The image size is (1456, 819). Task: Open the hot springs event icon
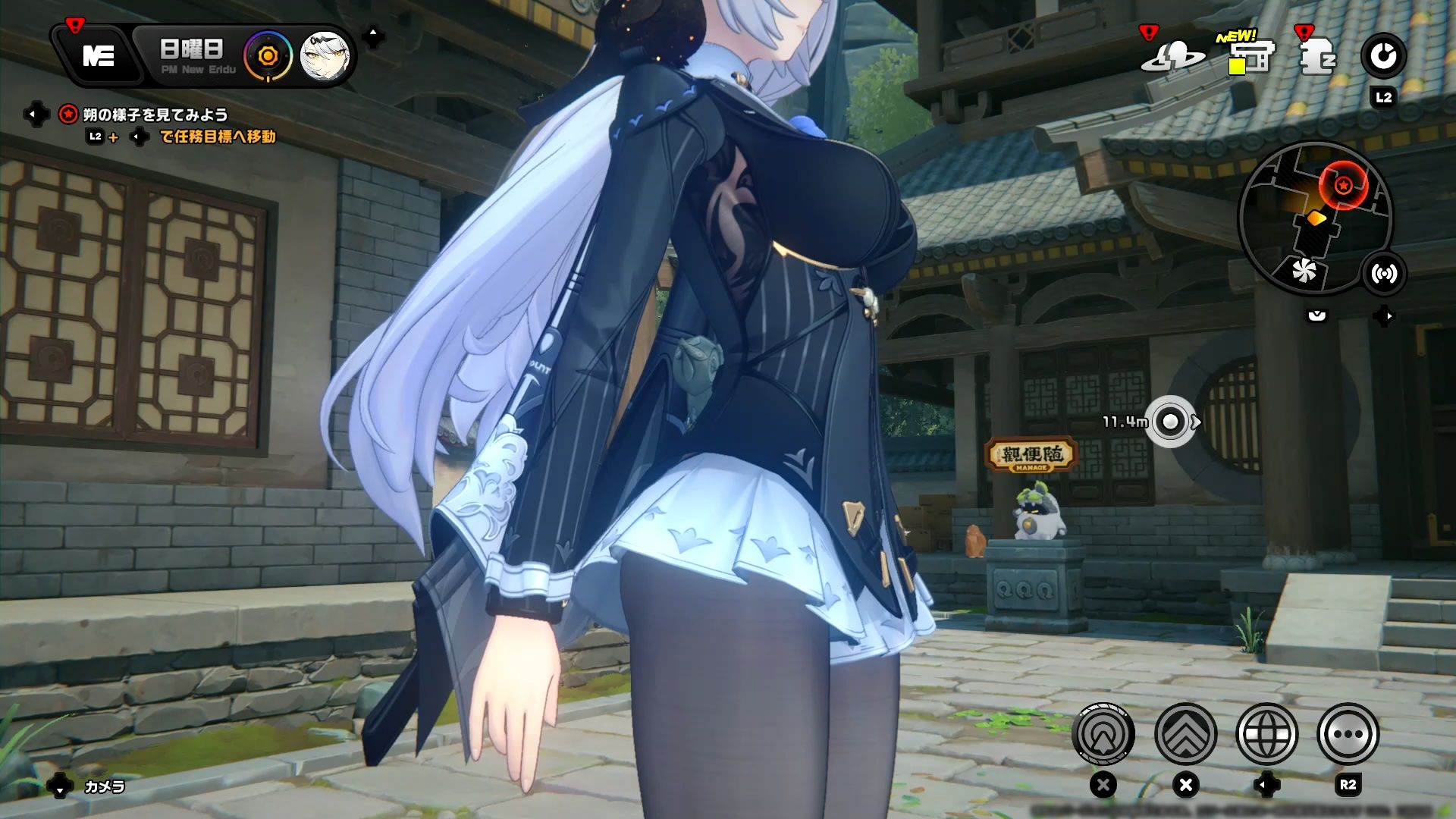click(1174, 55)
